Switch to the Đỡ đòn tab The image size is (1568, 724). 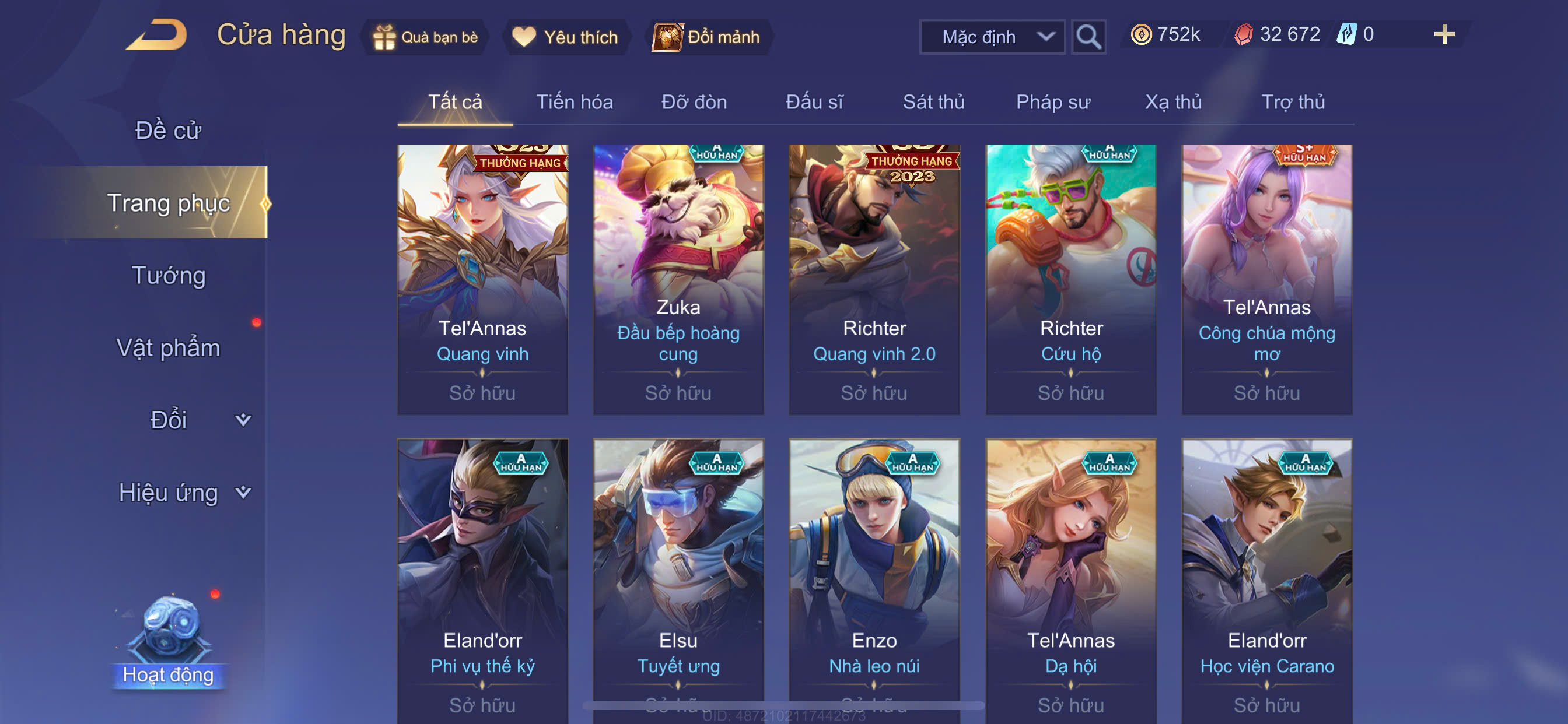tap(694, 101)
